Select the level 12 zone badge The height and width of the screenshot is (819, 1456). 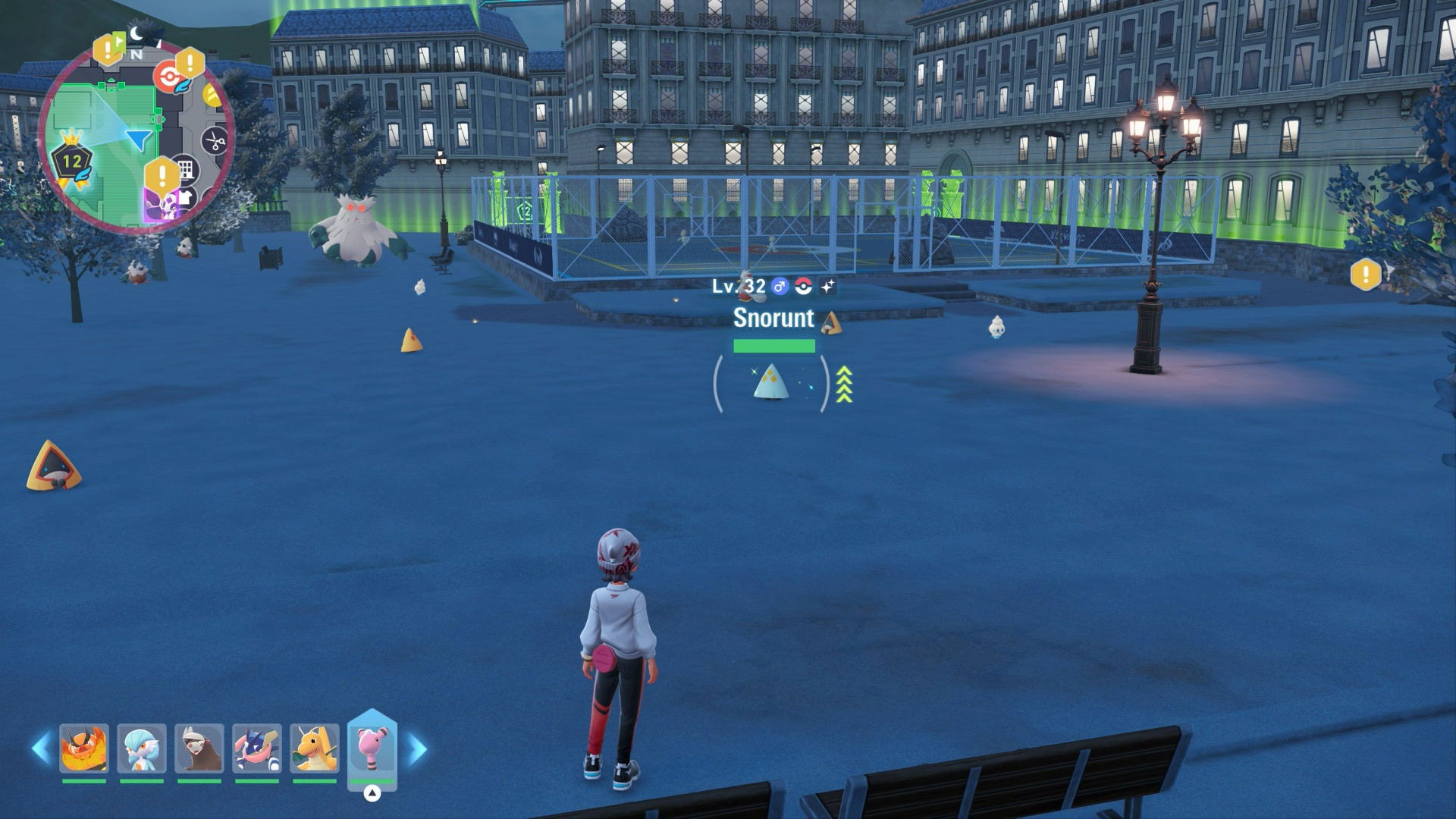point(72,161)
